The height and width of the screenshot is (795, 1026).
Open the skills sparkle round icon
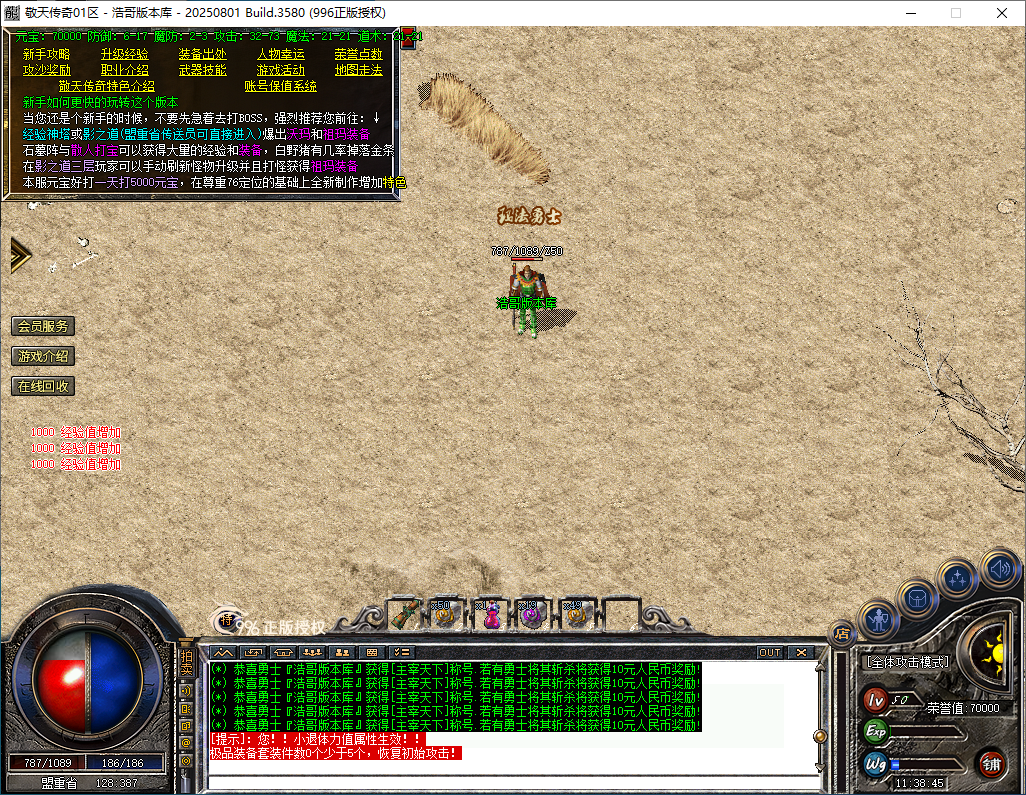point(957,578)
